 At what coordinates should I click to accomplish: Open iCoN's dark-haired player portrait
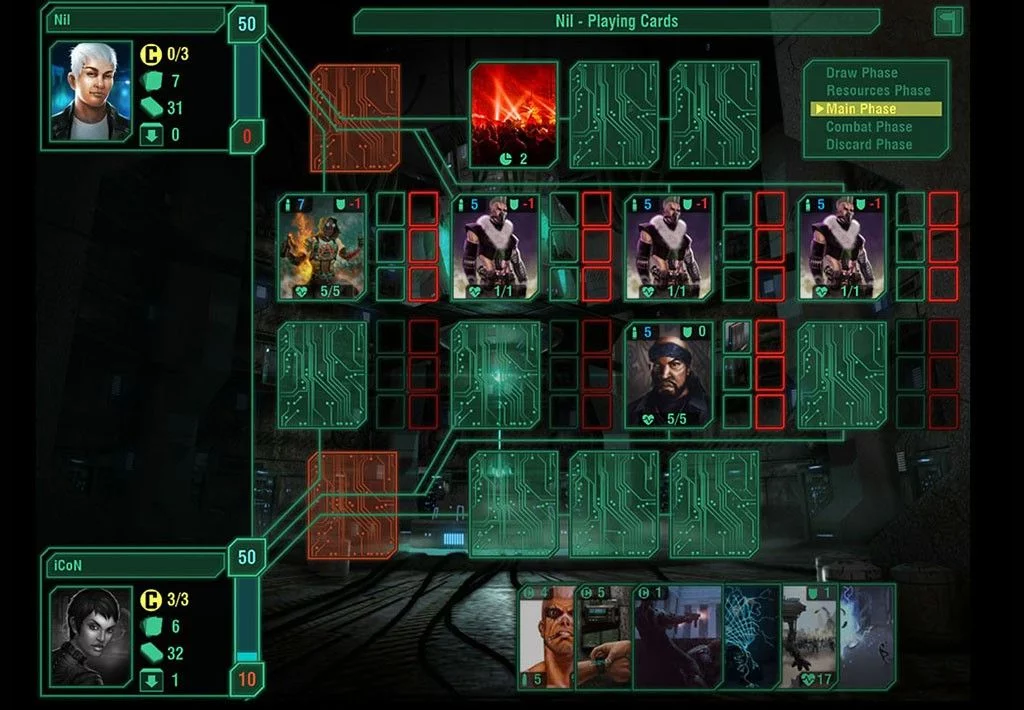[91, 636]
